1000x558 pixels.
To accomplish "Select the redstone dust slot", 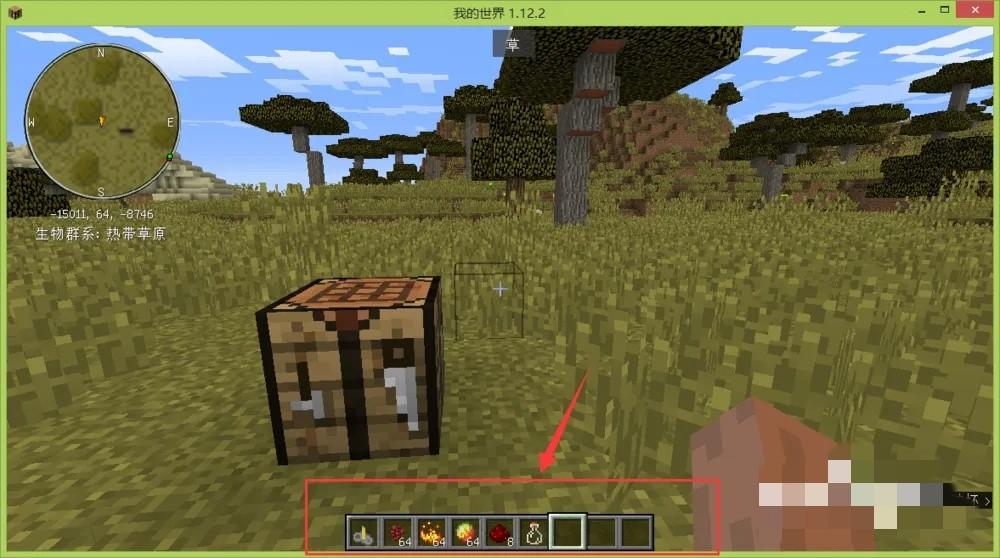I will (x=500, y=531).
